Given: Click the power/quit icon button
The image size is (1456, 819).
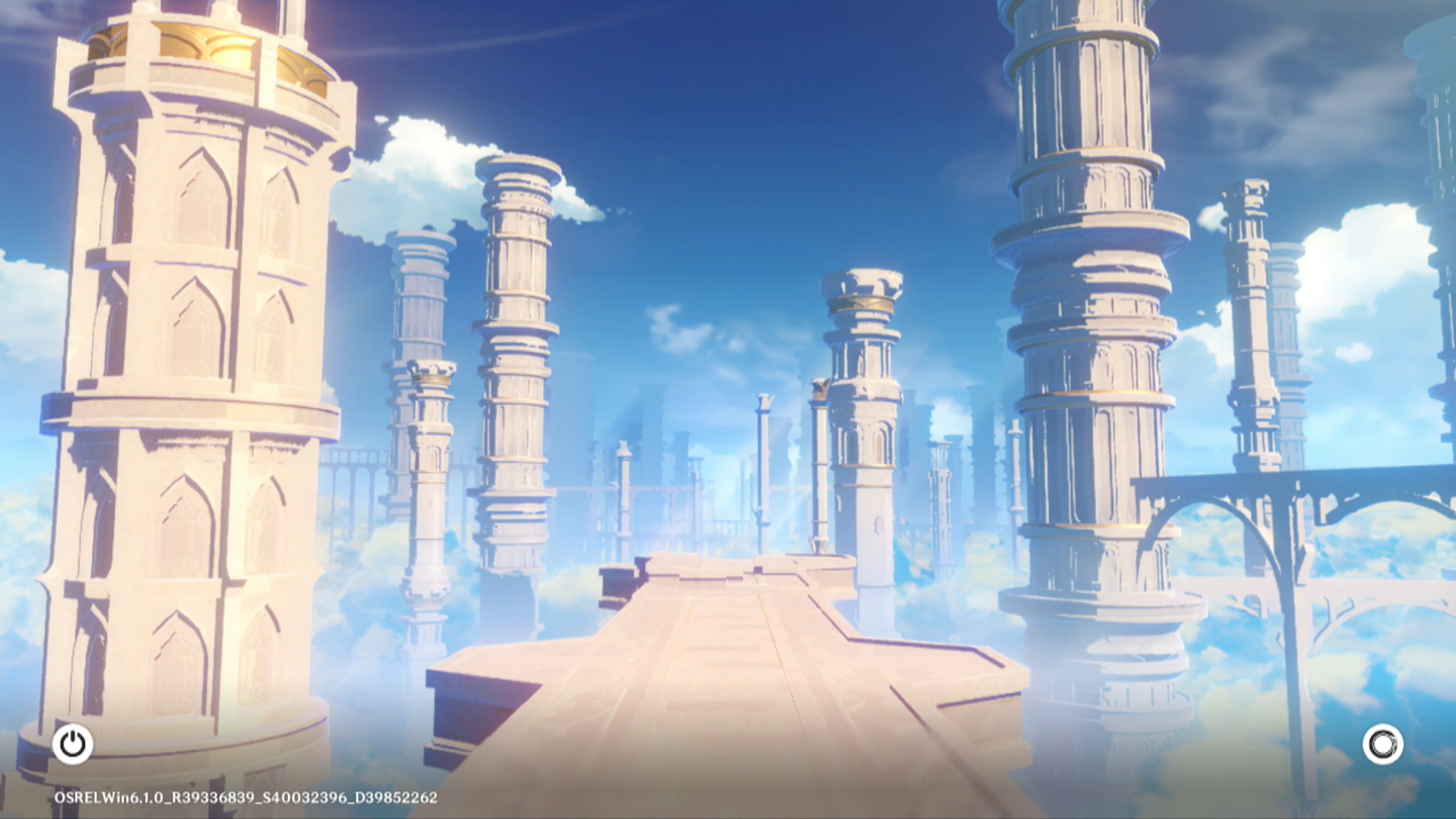Looking at the screenshot, I should click(73, 744).
